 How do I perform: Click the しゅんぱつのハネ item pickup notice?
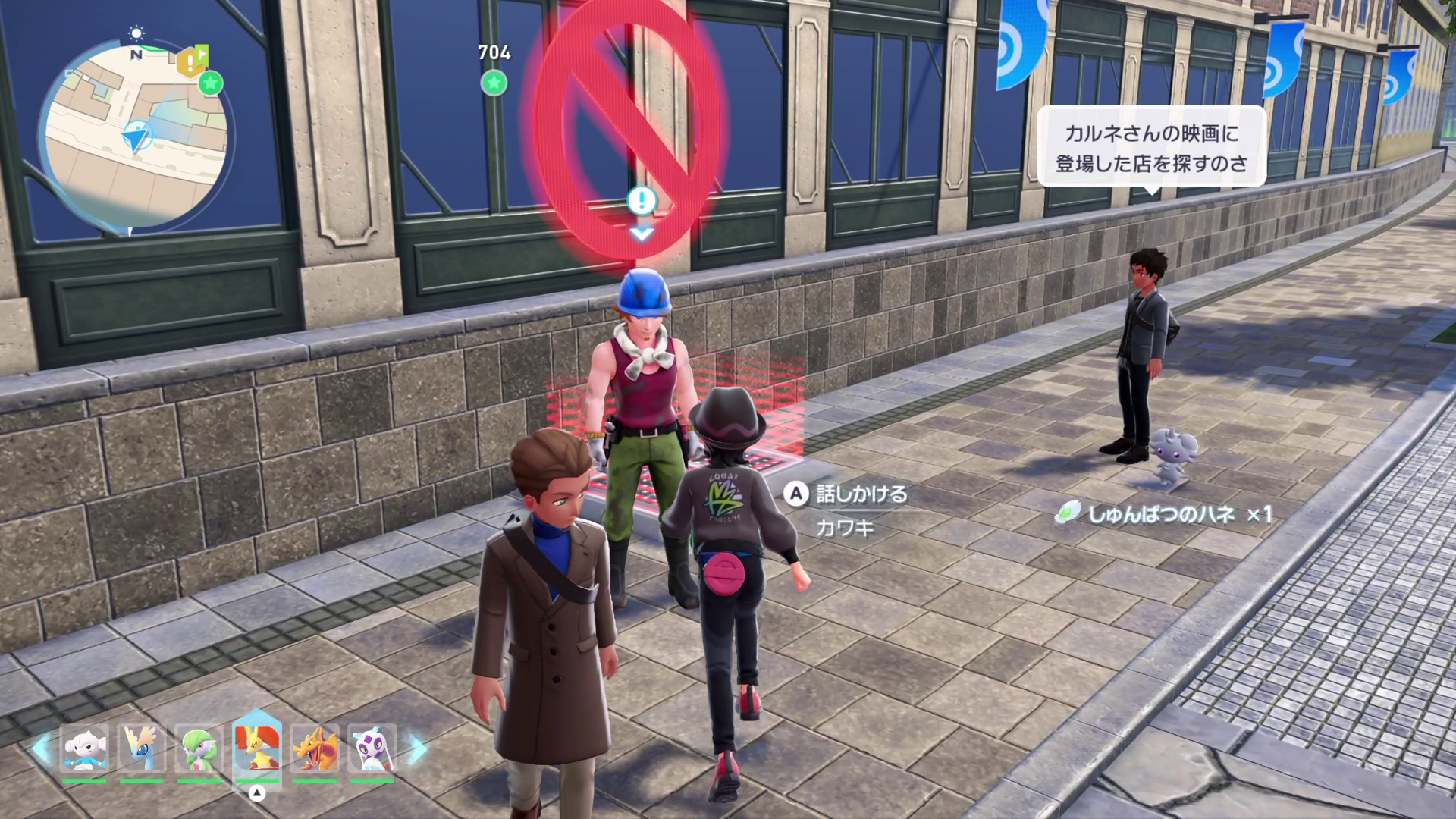point(1163,514)
